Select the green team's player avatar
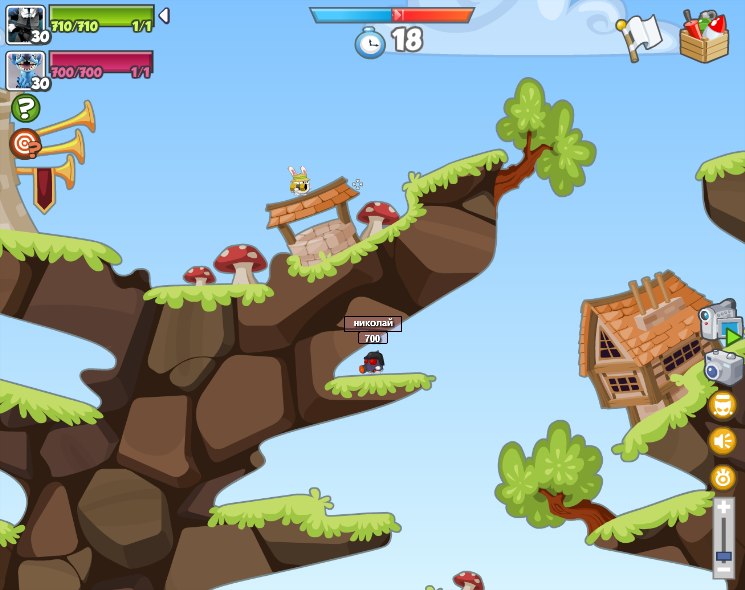745x590 pixels. pyautogui.click(x=25, y=24)
